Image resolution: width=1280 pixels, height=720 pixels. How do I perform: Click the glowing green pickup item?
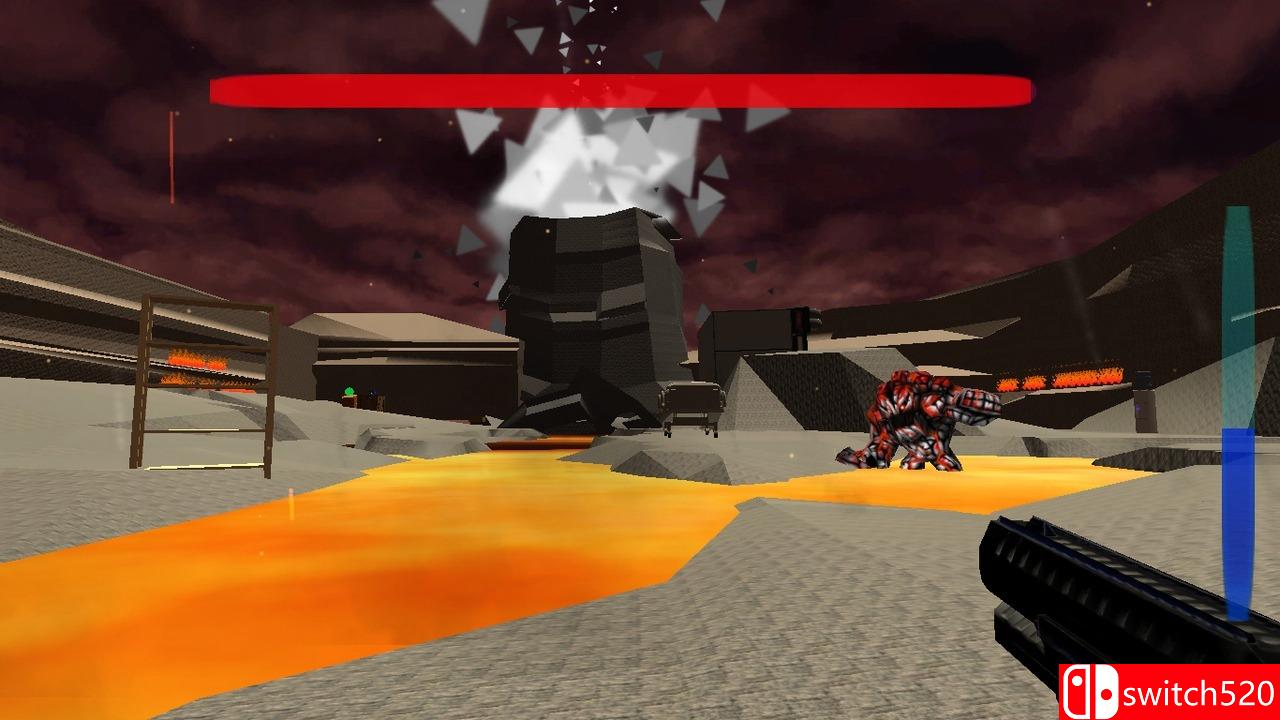coord(349,390)
